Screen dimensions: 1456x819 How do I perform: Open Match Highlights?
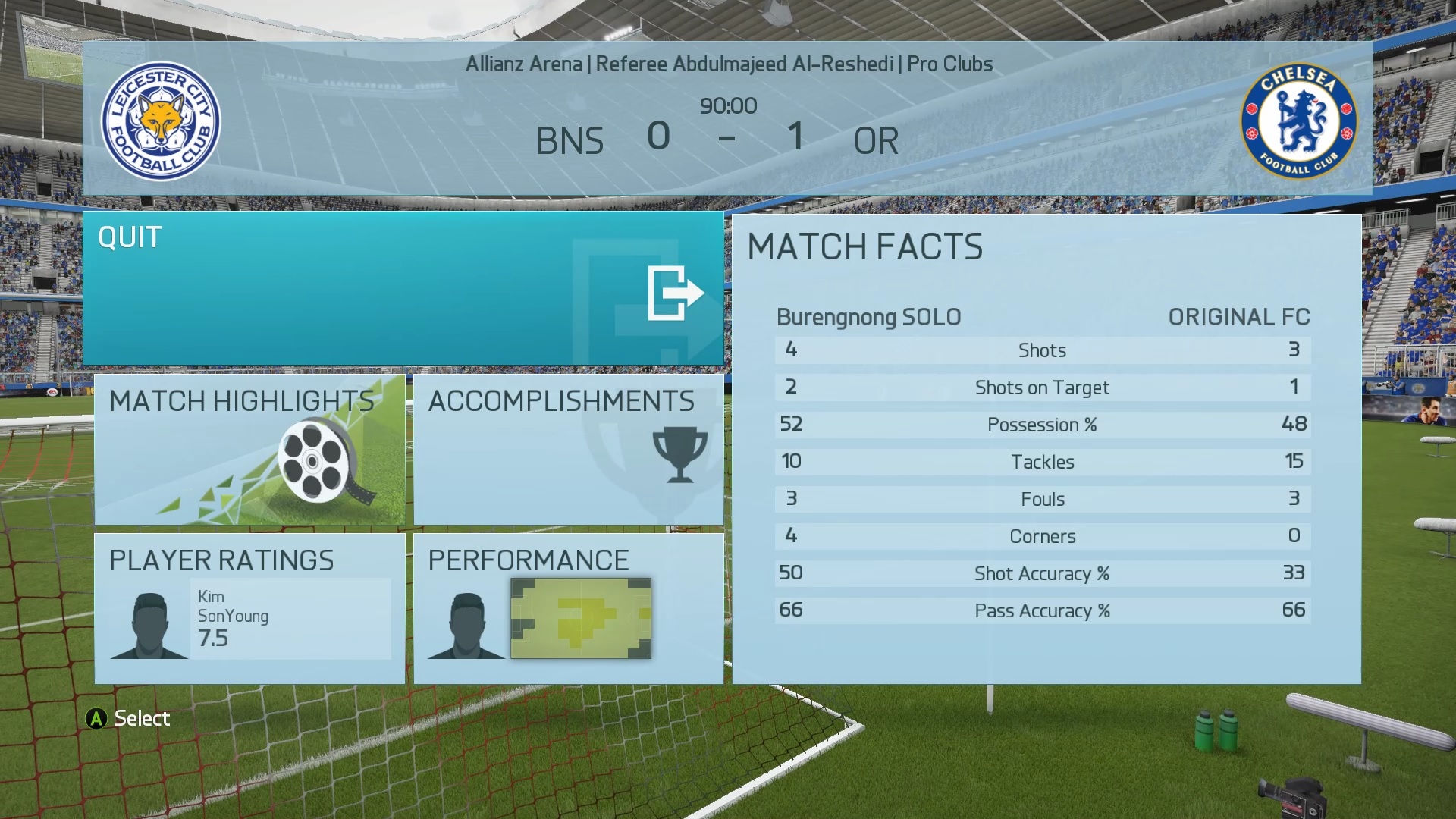point(249,449)
